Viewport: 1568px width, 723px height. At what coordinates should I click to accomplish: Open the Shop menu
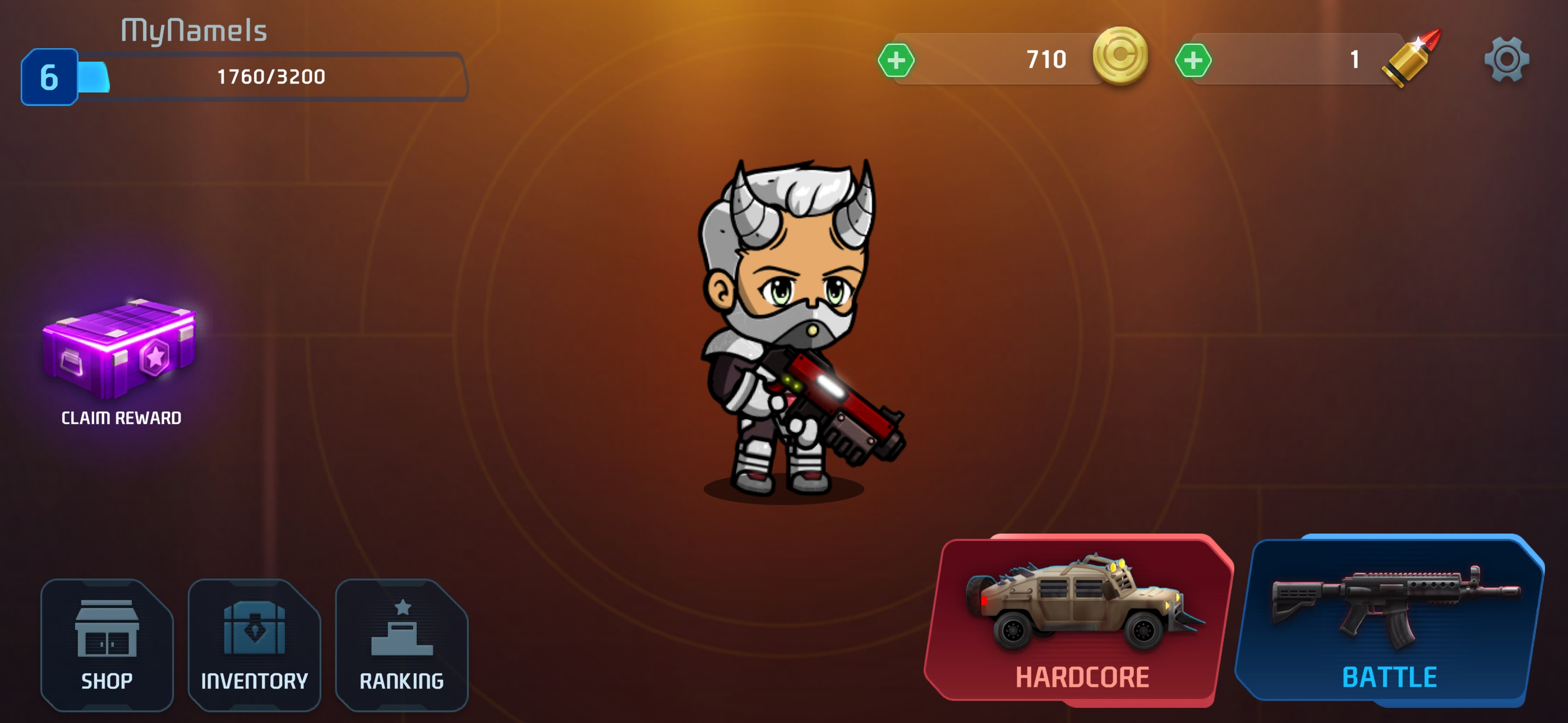tap(107, 645)
